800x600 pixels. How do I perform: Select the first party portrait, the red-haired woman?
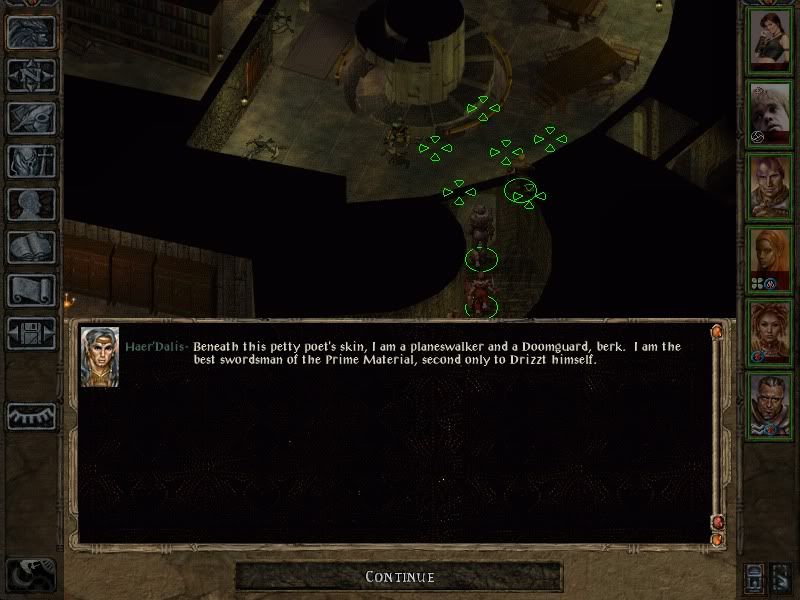point(771,40)
